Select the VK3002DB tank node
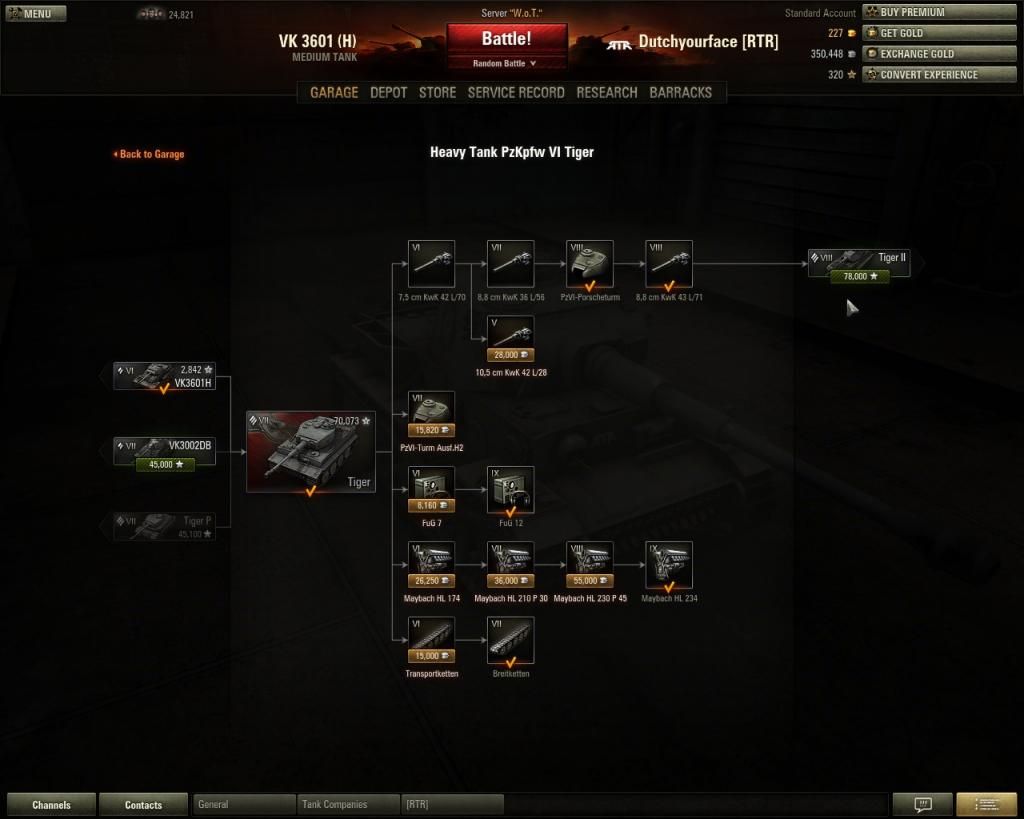The width and height of the screenshot is (1024, 819). click(164, 451)
